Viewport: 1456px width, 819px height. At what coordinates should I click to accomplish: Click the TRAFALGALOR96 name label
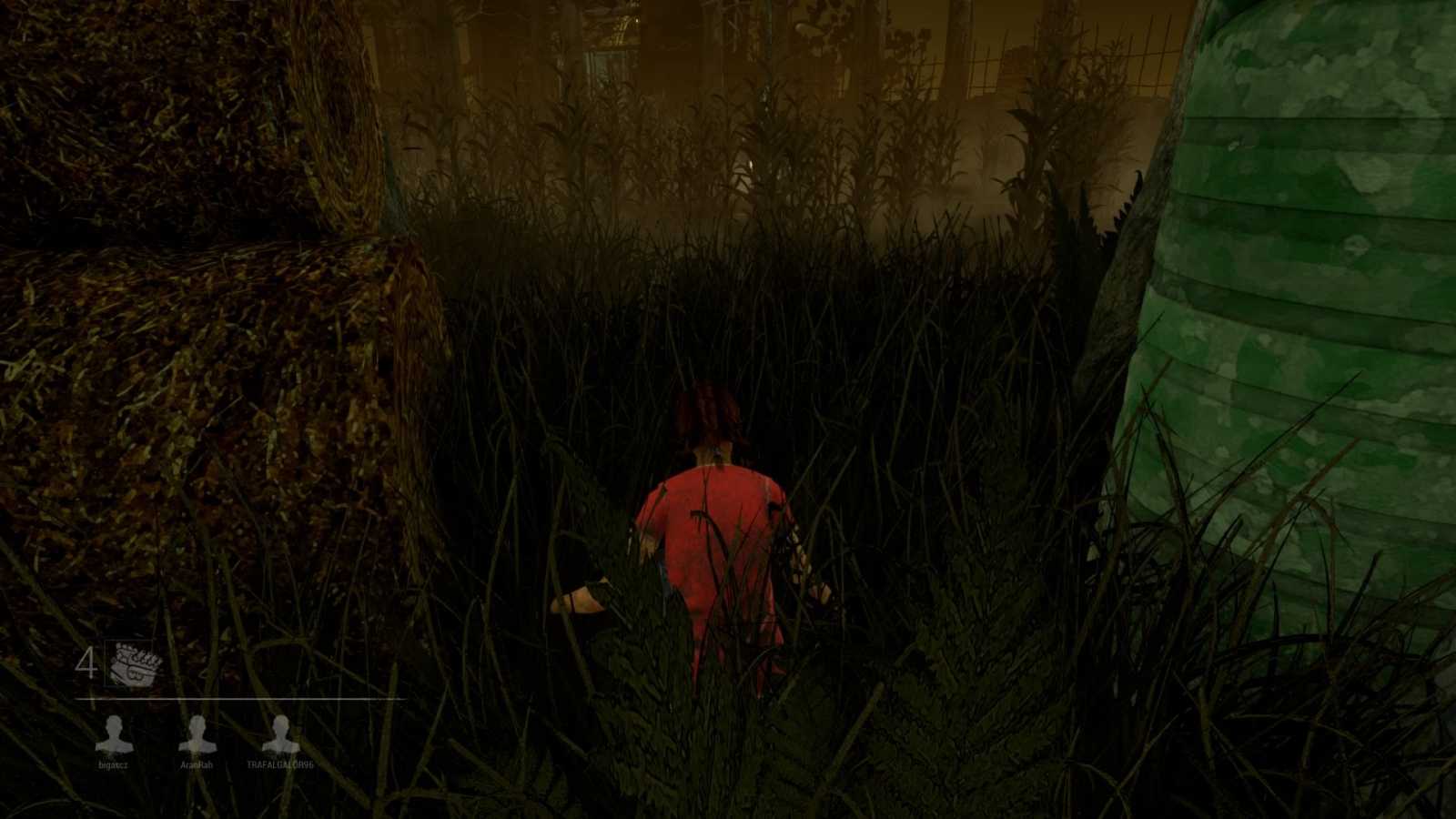(x=279, y=764)
